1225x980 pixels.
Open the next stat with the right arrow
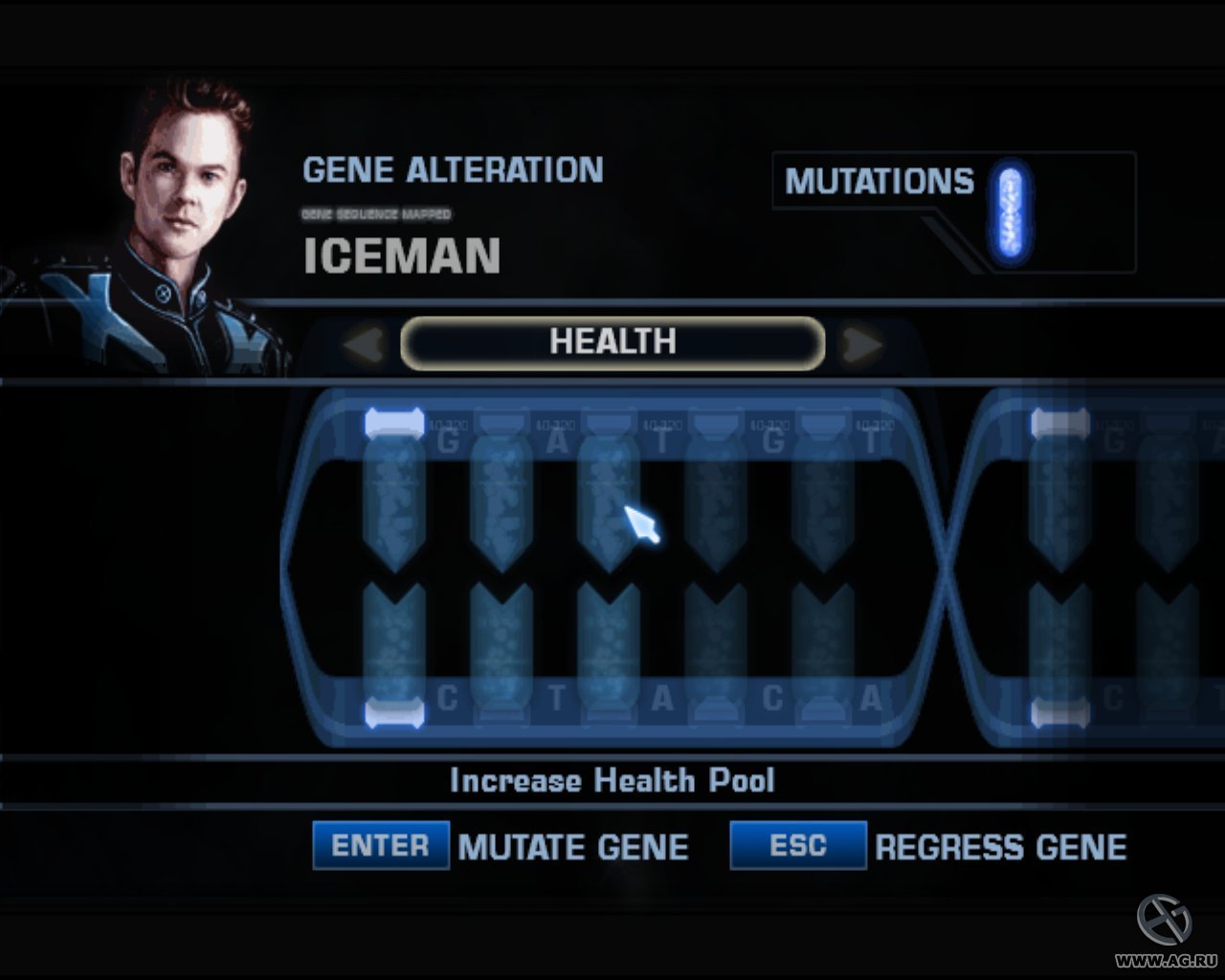click(x=861, y=343)
